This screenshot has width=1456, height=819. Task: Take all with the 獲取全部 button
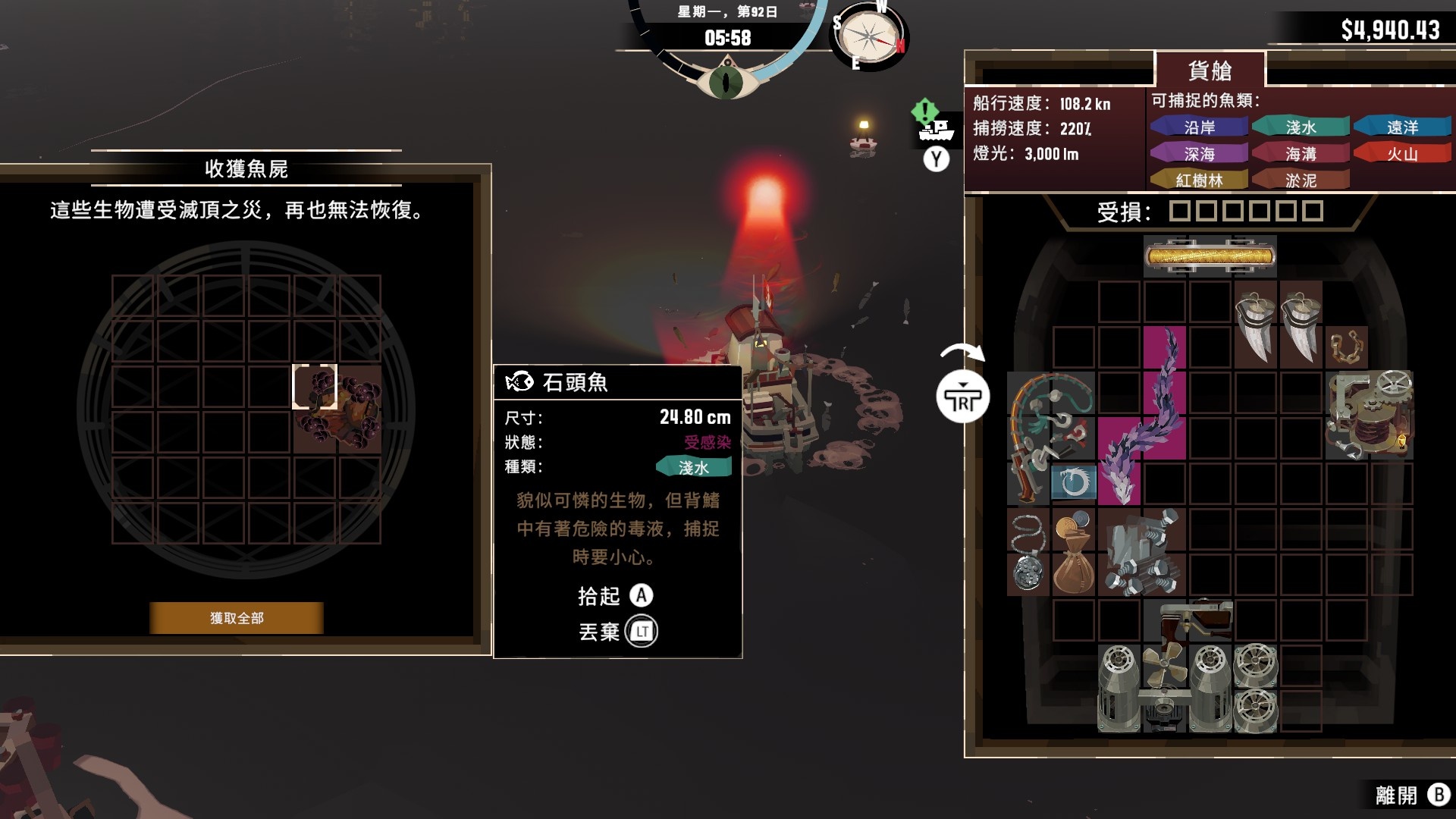coord(237,618)
